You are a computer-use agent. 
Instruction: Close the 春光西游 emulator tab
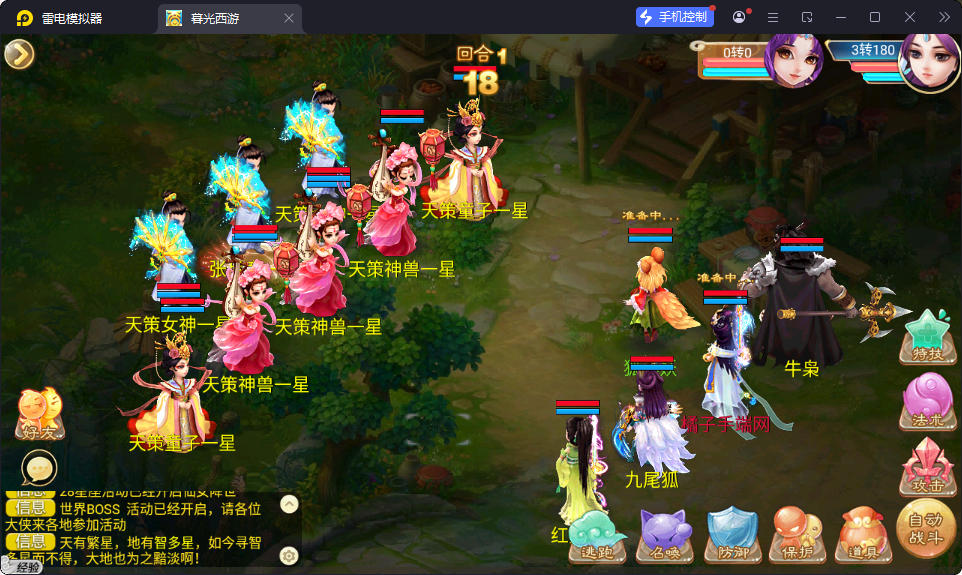(x=289, y=18)
